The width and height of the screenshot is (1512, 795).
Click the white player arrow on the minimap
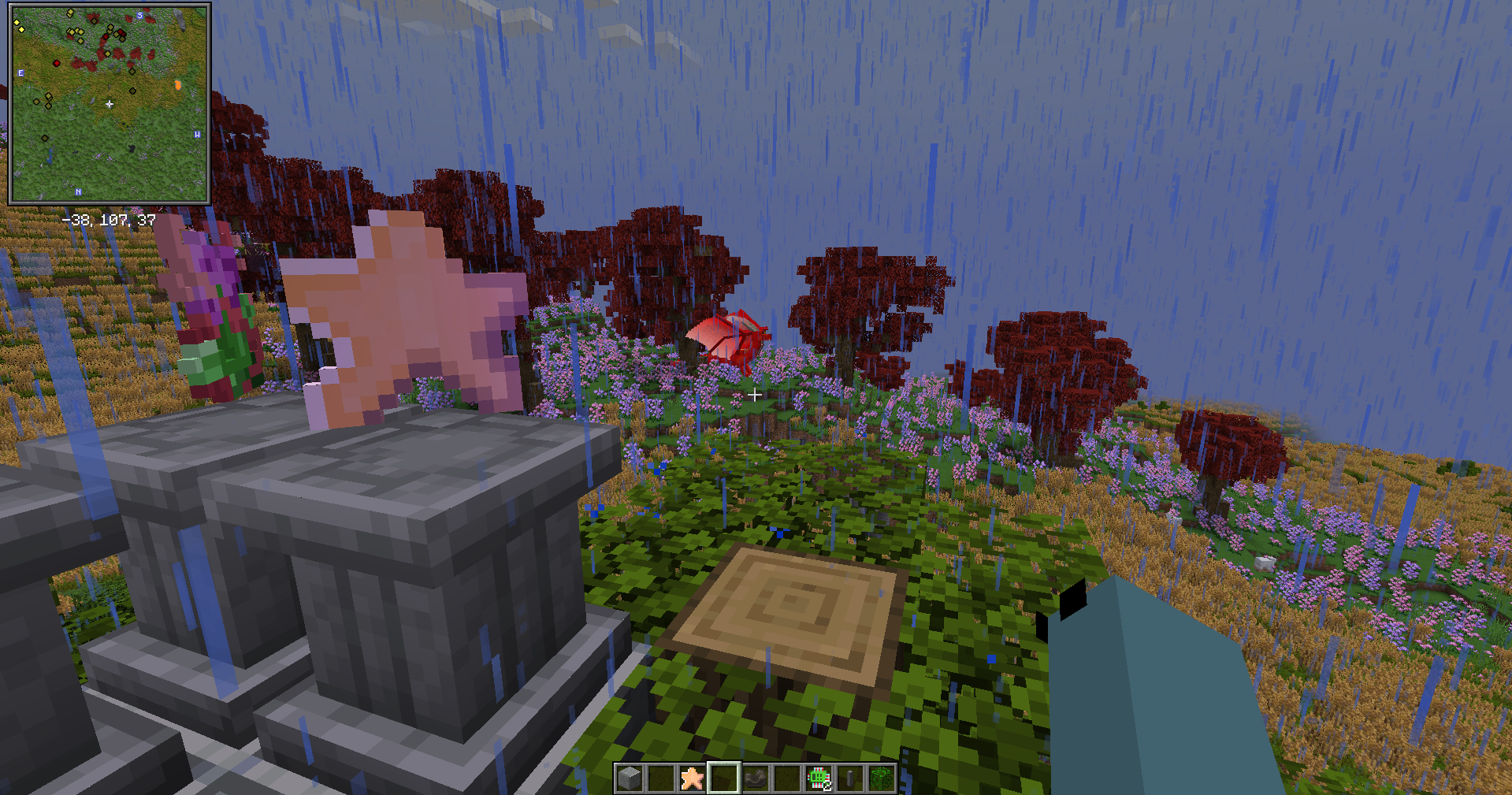coord(110,103)
